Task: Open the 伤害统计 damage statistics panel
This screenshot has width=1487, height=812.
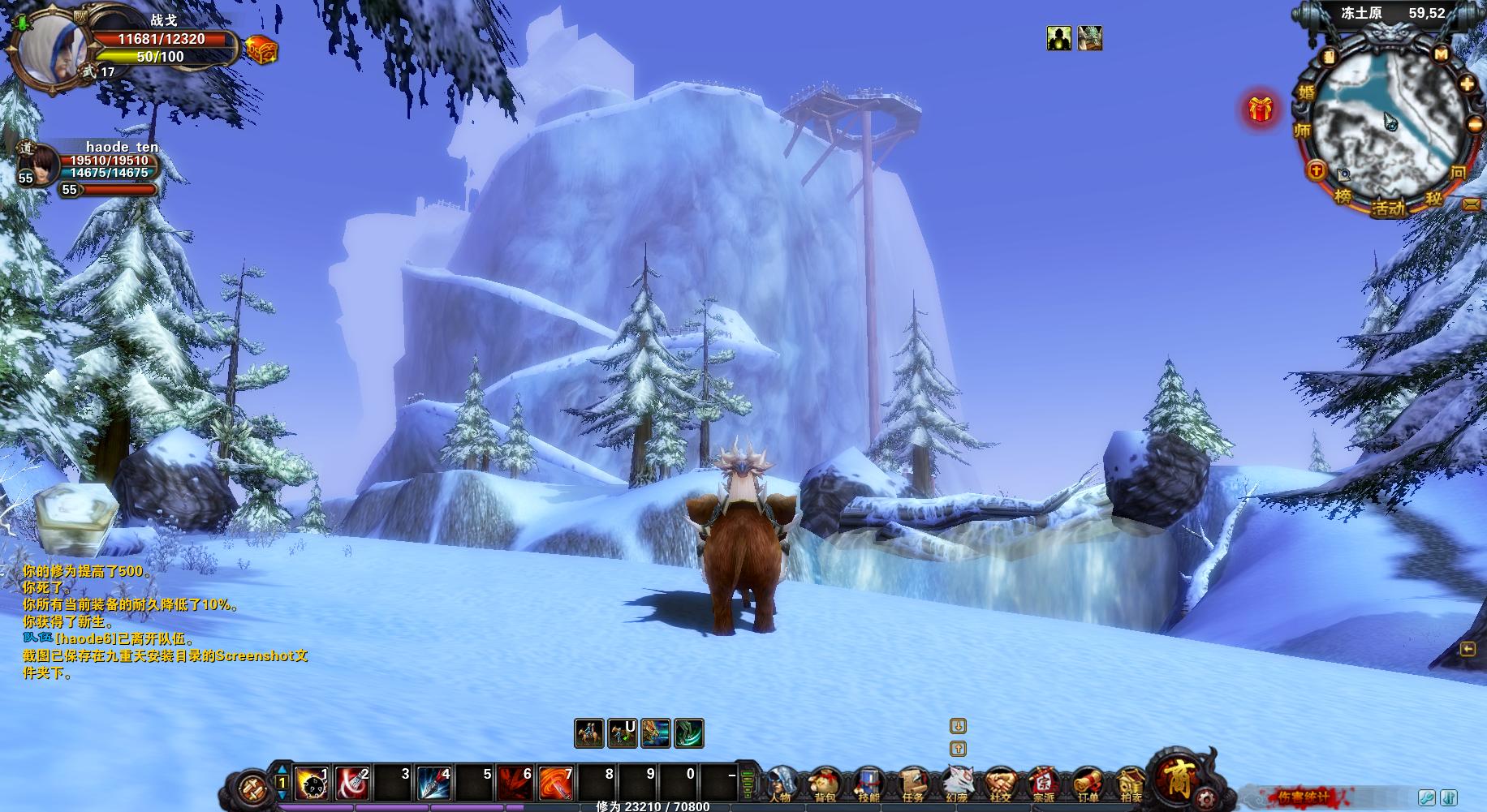Action: (x=1304, y=797)
